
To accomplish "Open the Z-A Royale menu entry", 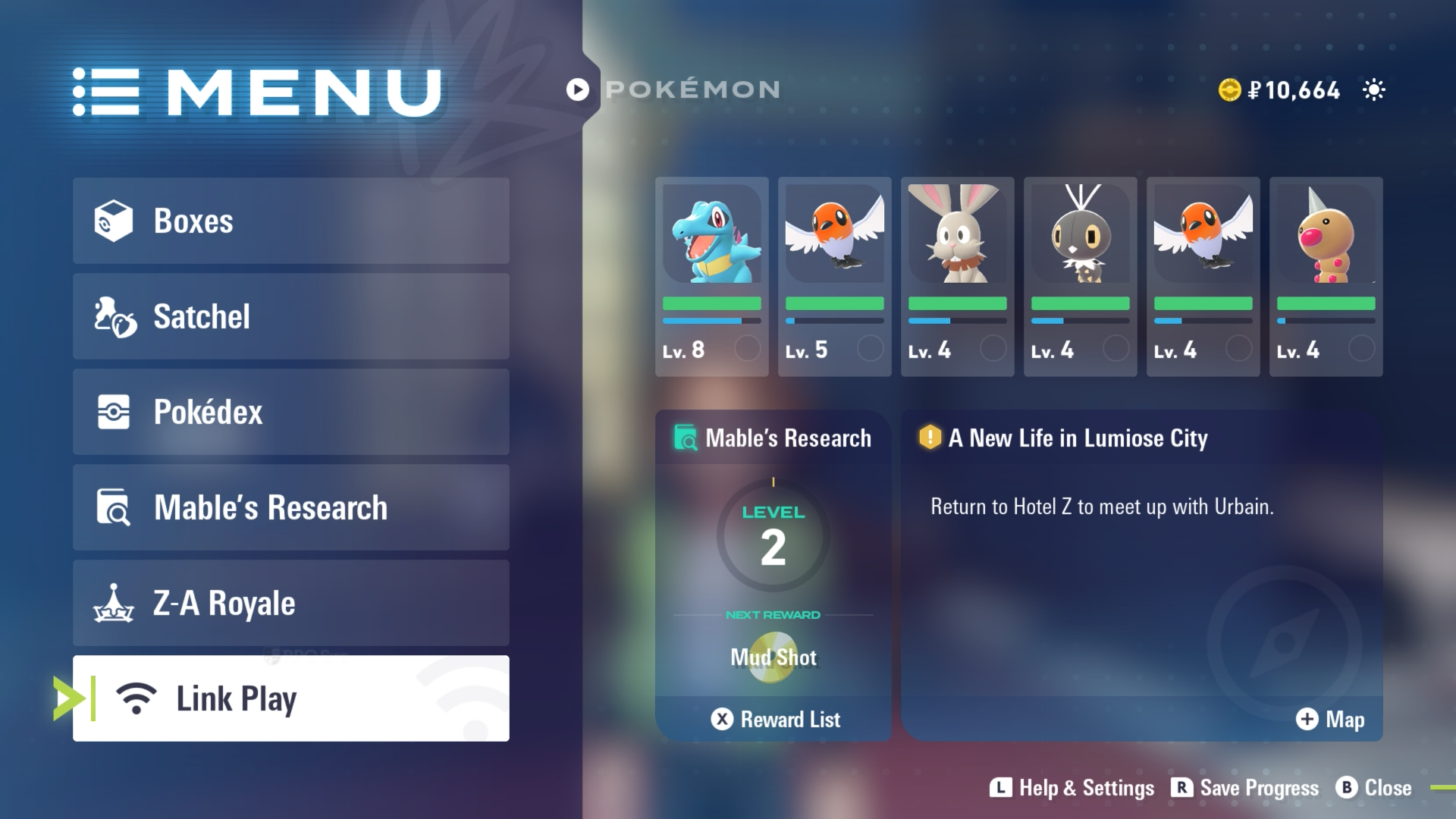I will tap(290, 603).
